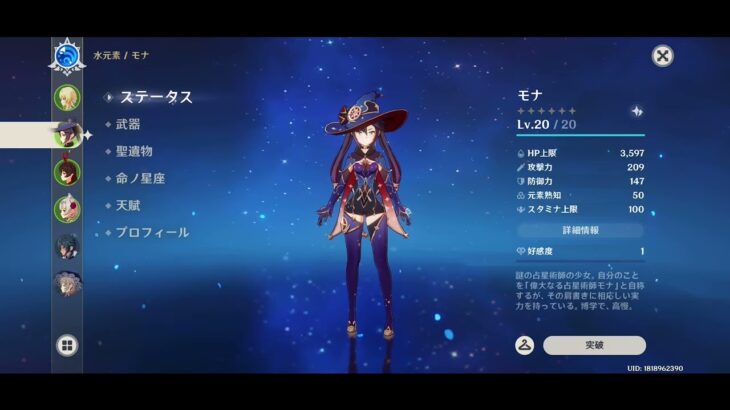
Task: Select the blonde character portrait at top
Action: coord(67,97)
